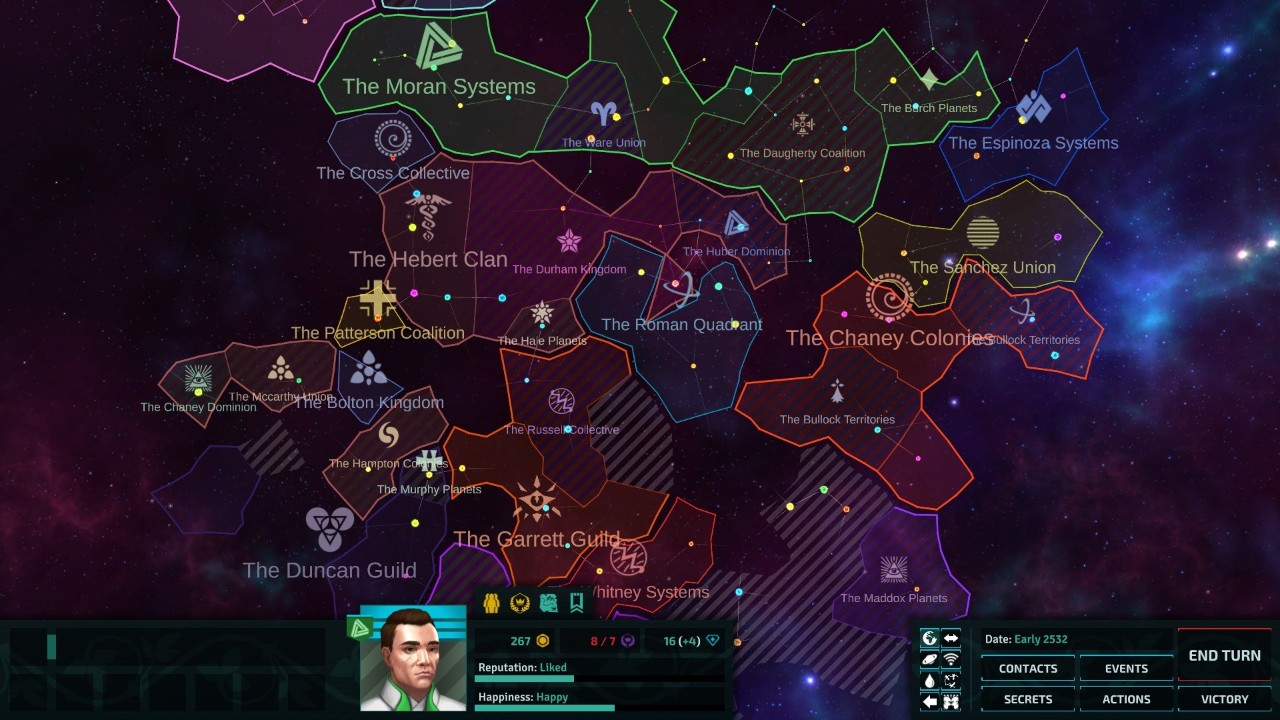This screenshot has width=1280, height=720.
Task: View the Victory conditions
Action: point(1224,699)
